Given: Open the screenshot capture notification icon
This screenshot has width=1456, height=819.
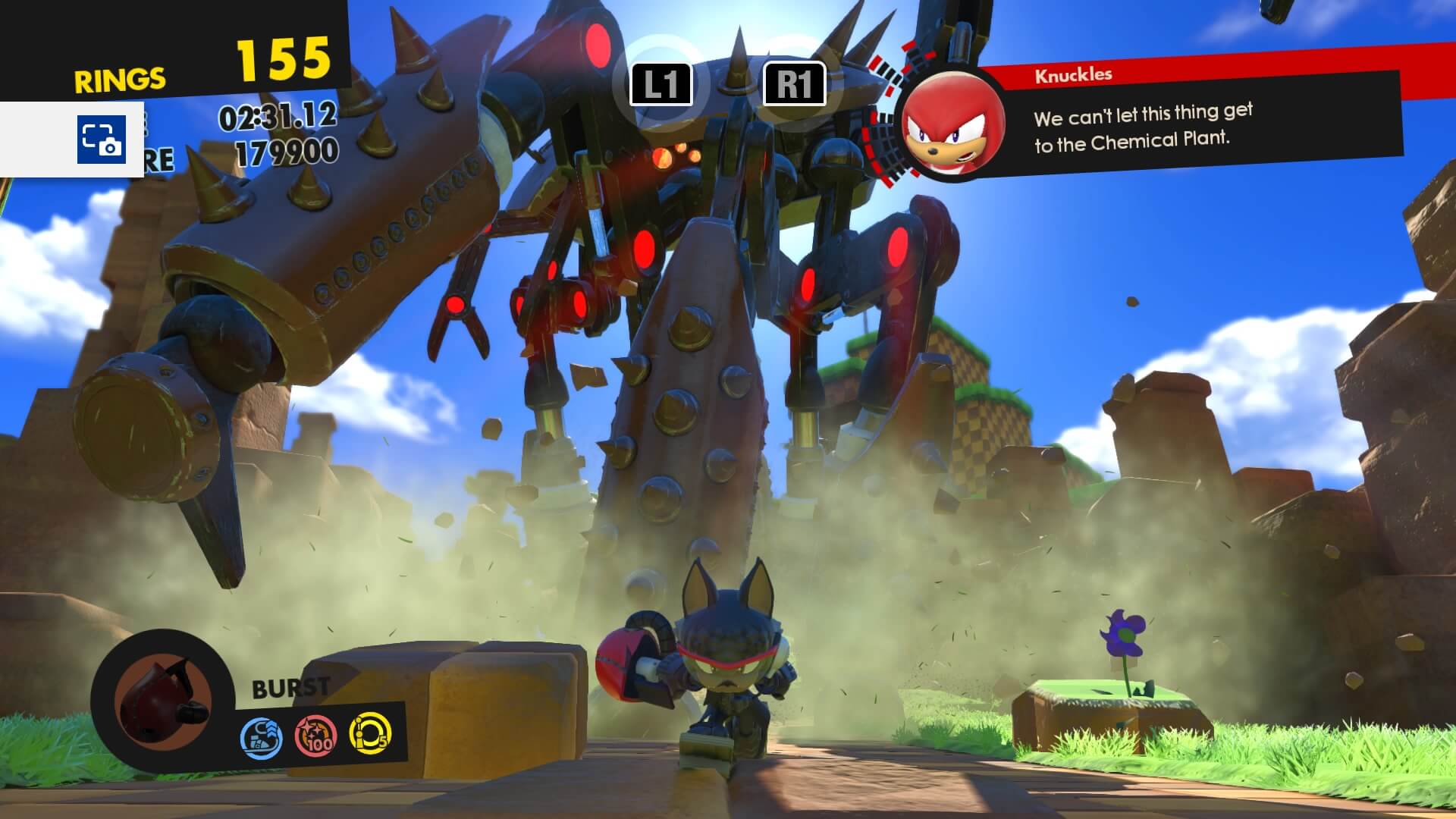Looking at the screenshot, I should 101,140.
